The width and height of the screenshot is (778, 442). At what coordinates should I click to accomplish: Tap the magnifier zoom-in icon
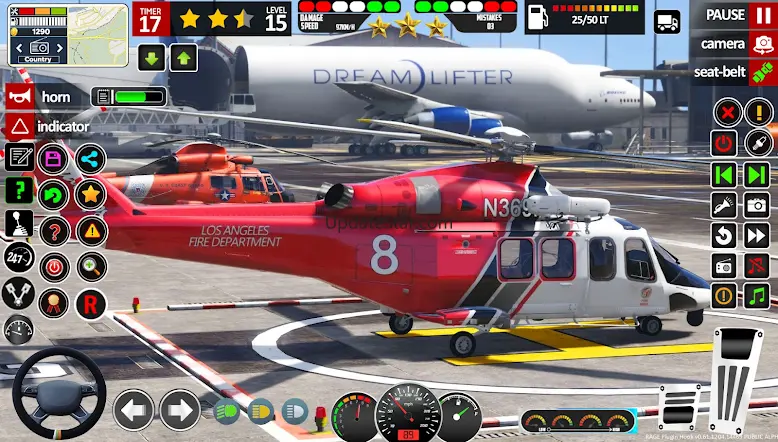point(91,266)
